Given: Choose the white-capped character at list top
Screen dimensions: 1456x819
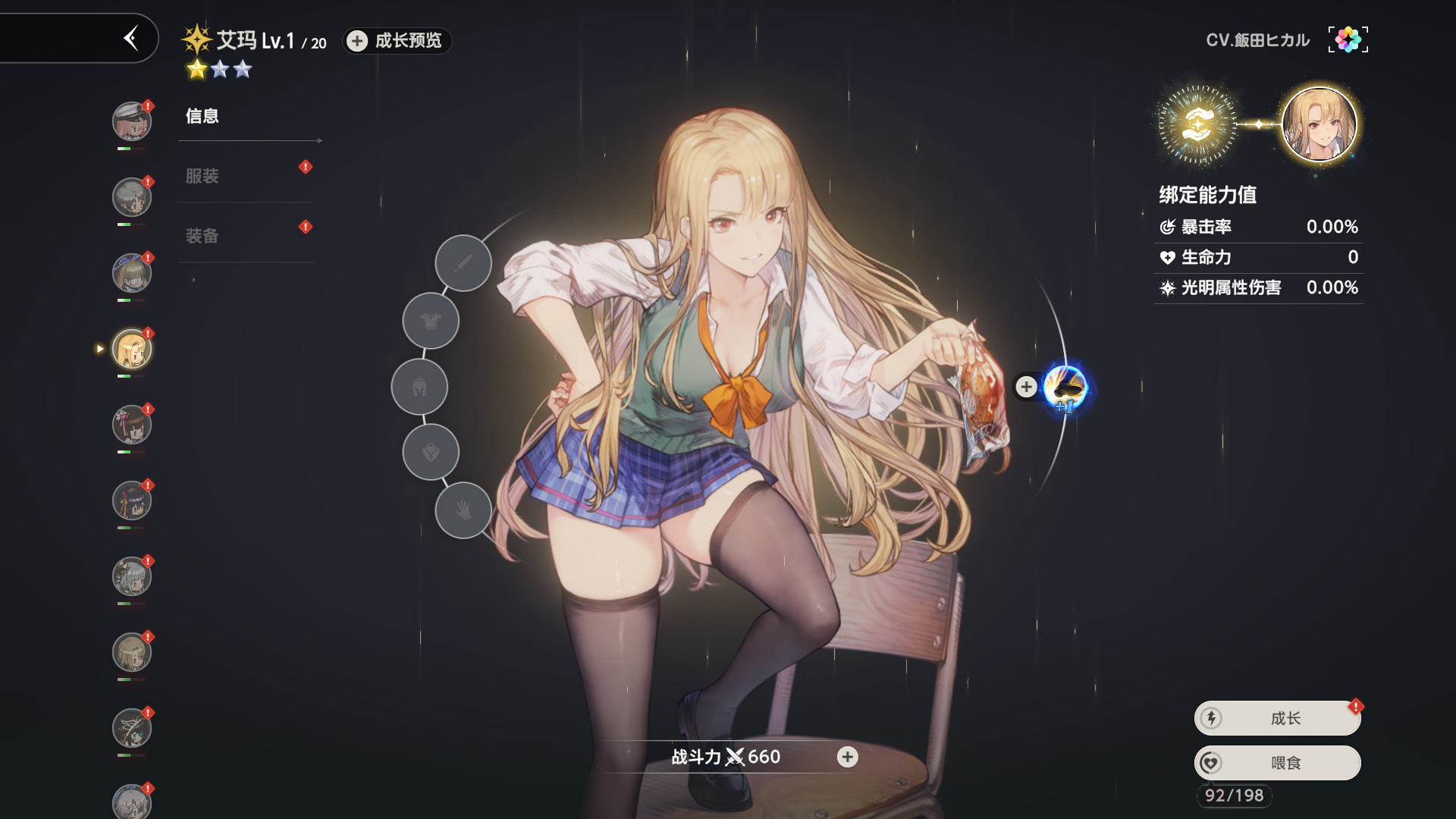Looking at the screenshot, I should [132, 121].
